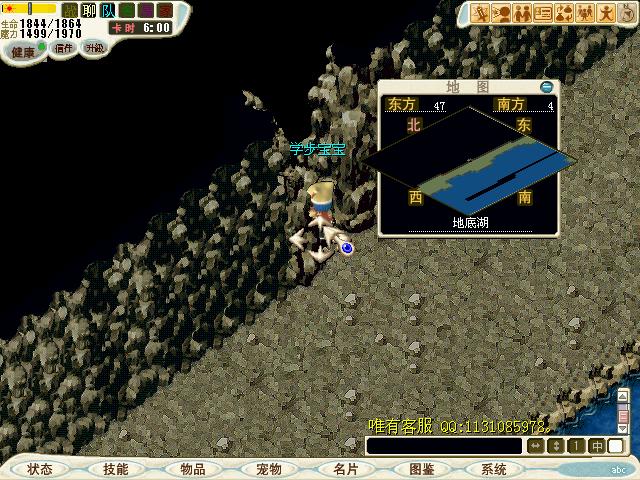Toggle the 队 team mode icon
The image size is (640, 480).
108,10
